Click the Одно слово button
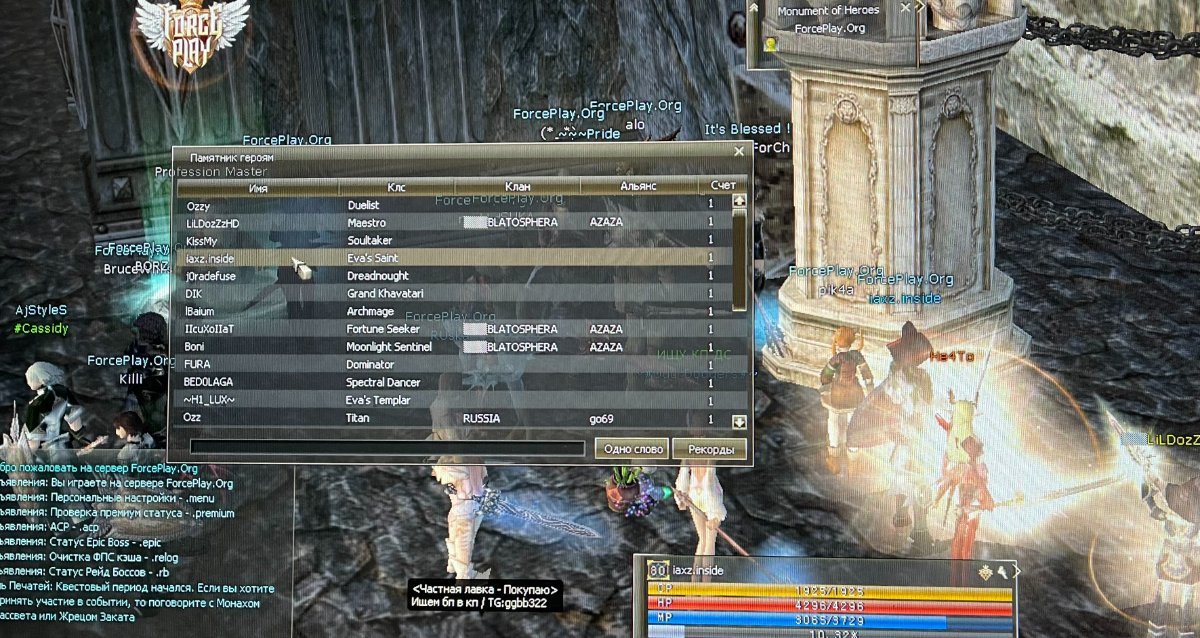The height and width of the screenshot is (638, 1200). click(632, 449)
